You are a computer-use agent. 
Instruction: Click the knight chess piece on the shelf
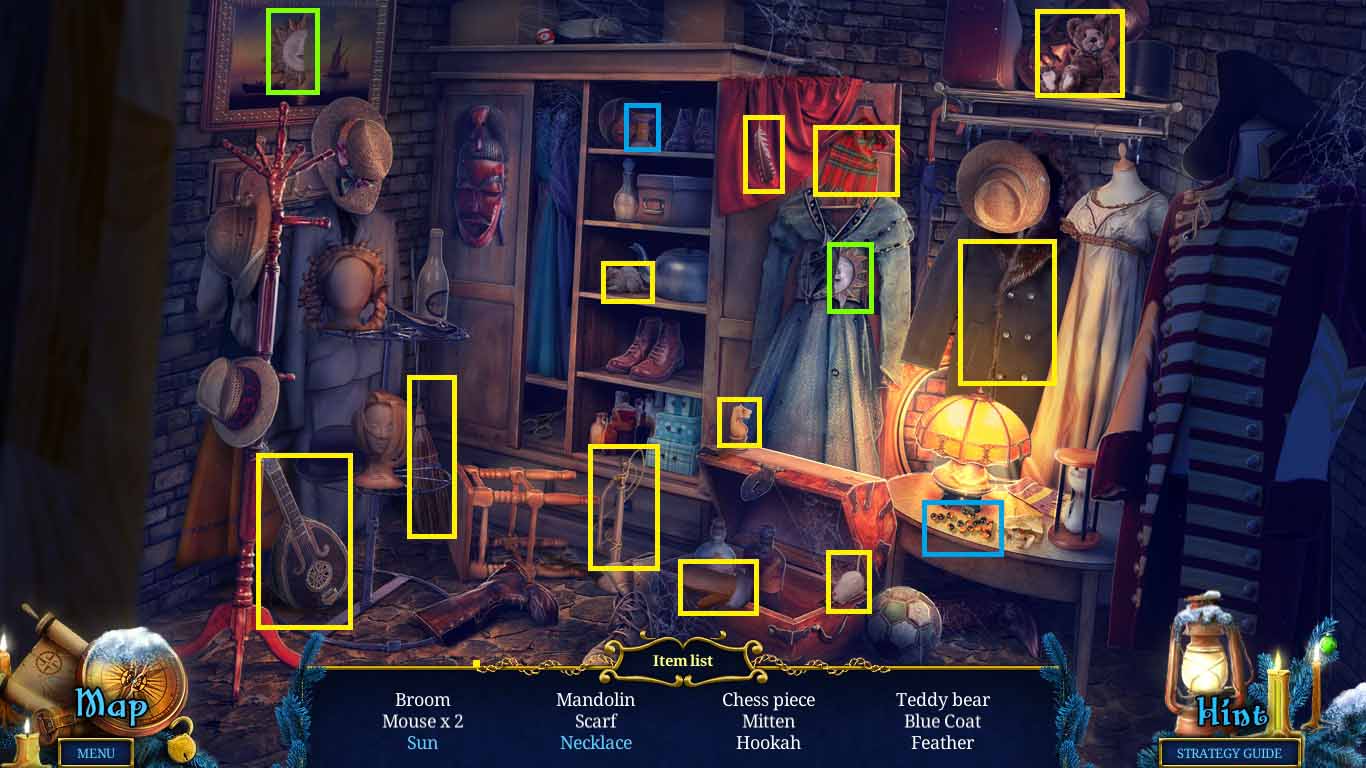pyautogui.click(x=740, y=420)
